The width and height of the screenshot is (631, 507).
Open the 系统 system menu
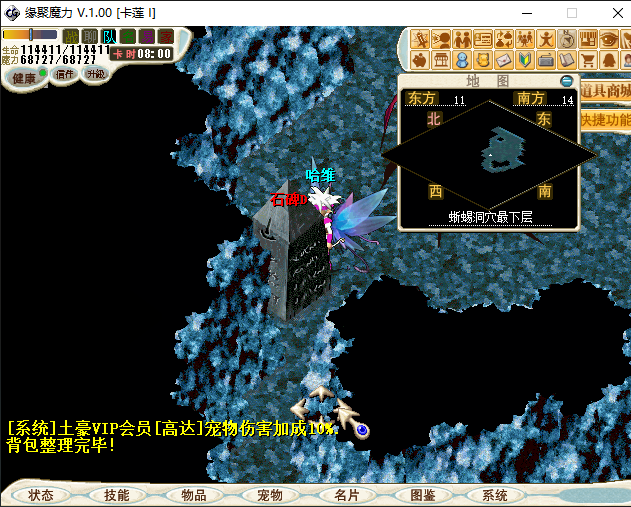click(x=495, y=495)
